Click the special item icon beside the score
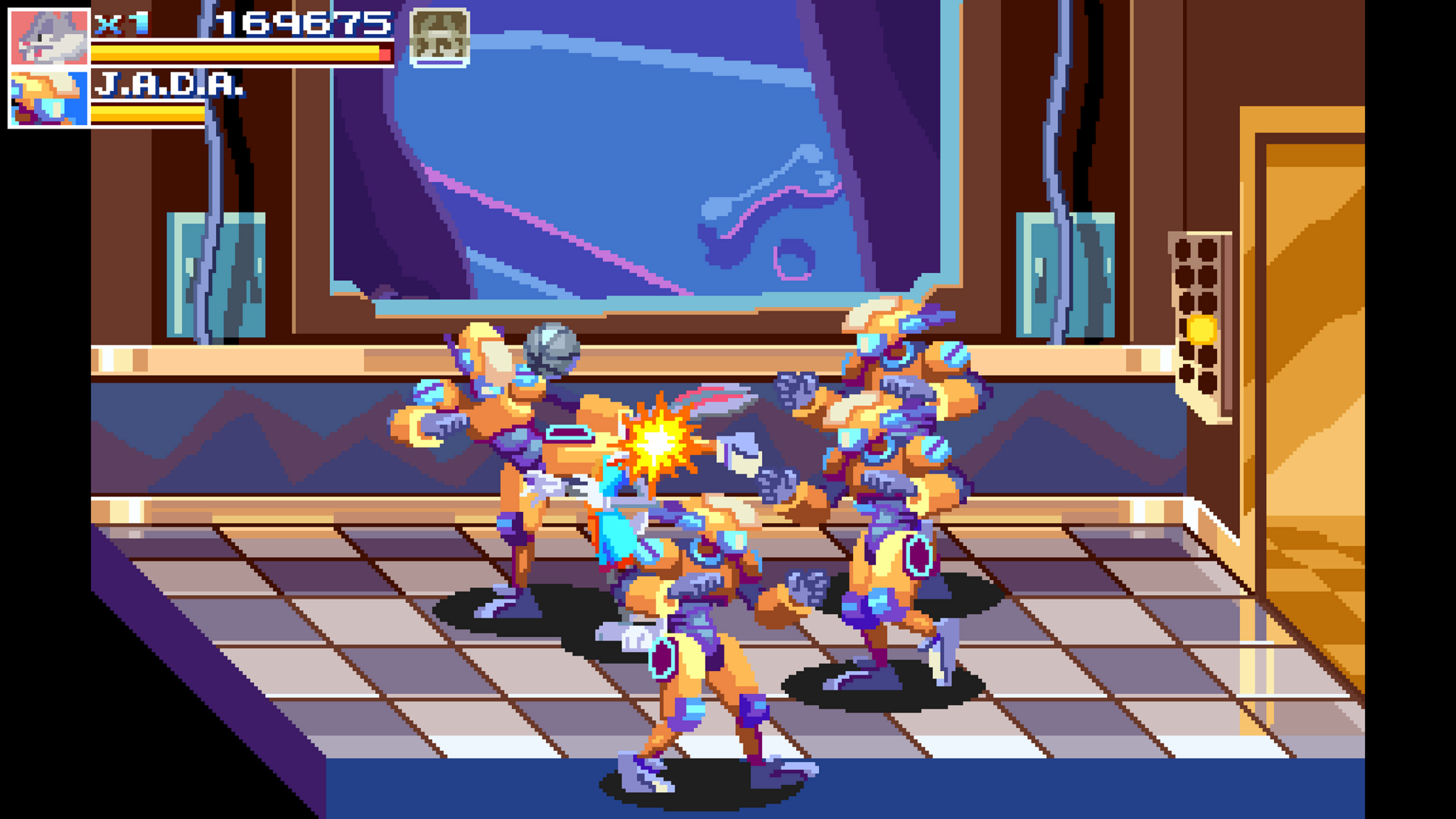This screenshot has width=1456, height=819. click(439, 39)
